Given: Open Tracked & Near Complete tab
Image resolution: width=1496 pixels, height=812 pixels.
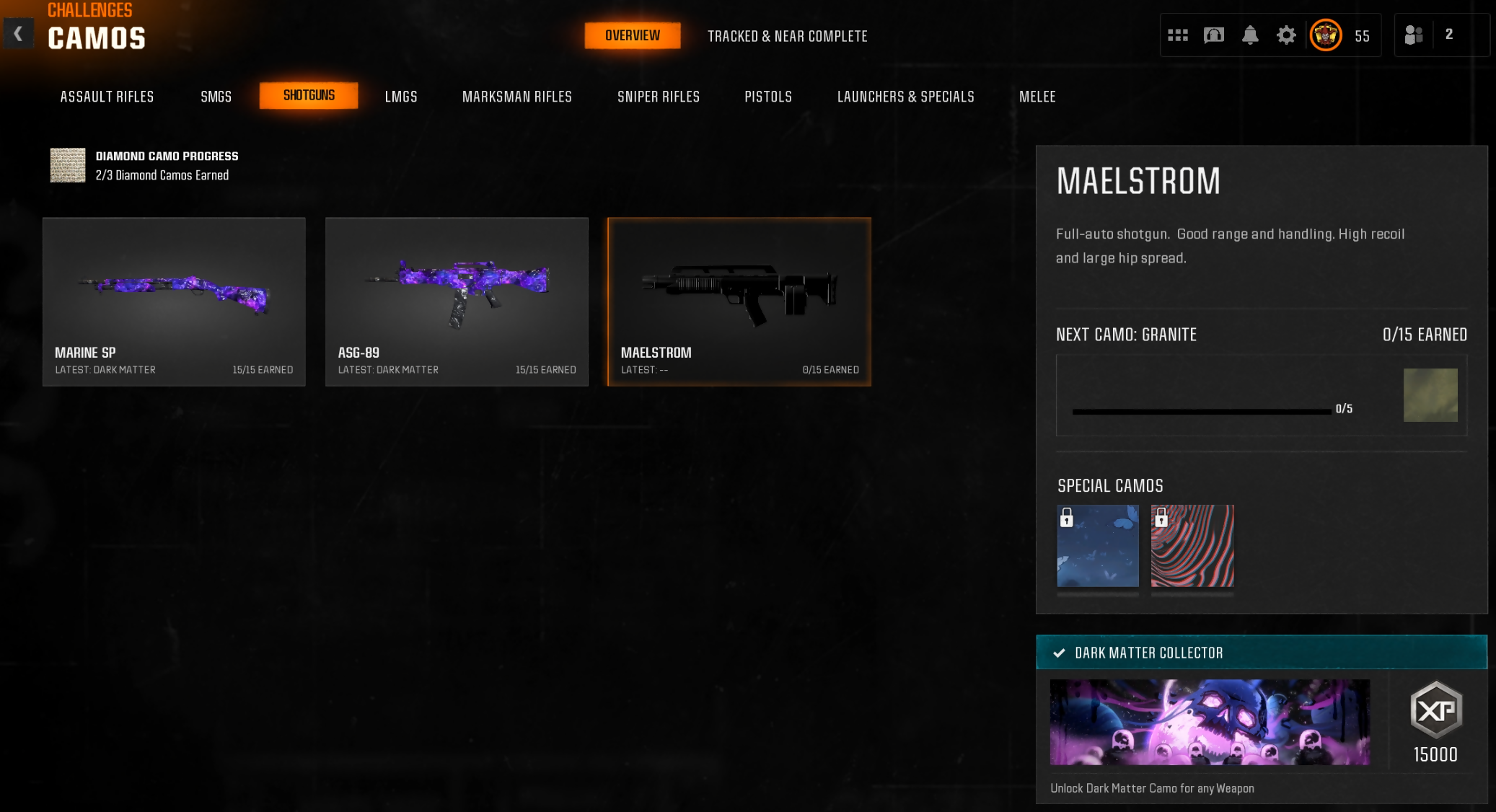Looking at the screenshot, I should coord(787,36).
